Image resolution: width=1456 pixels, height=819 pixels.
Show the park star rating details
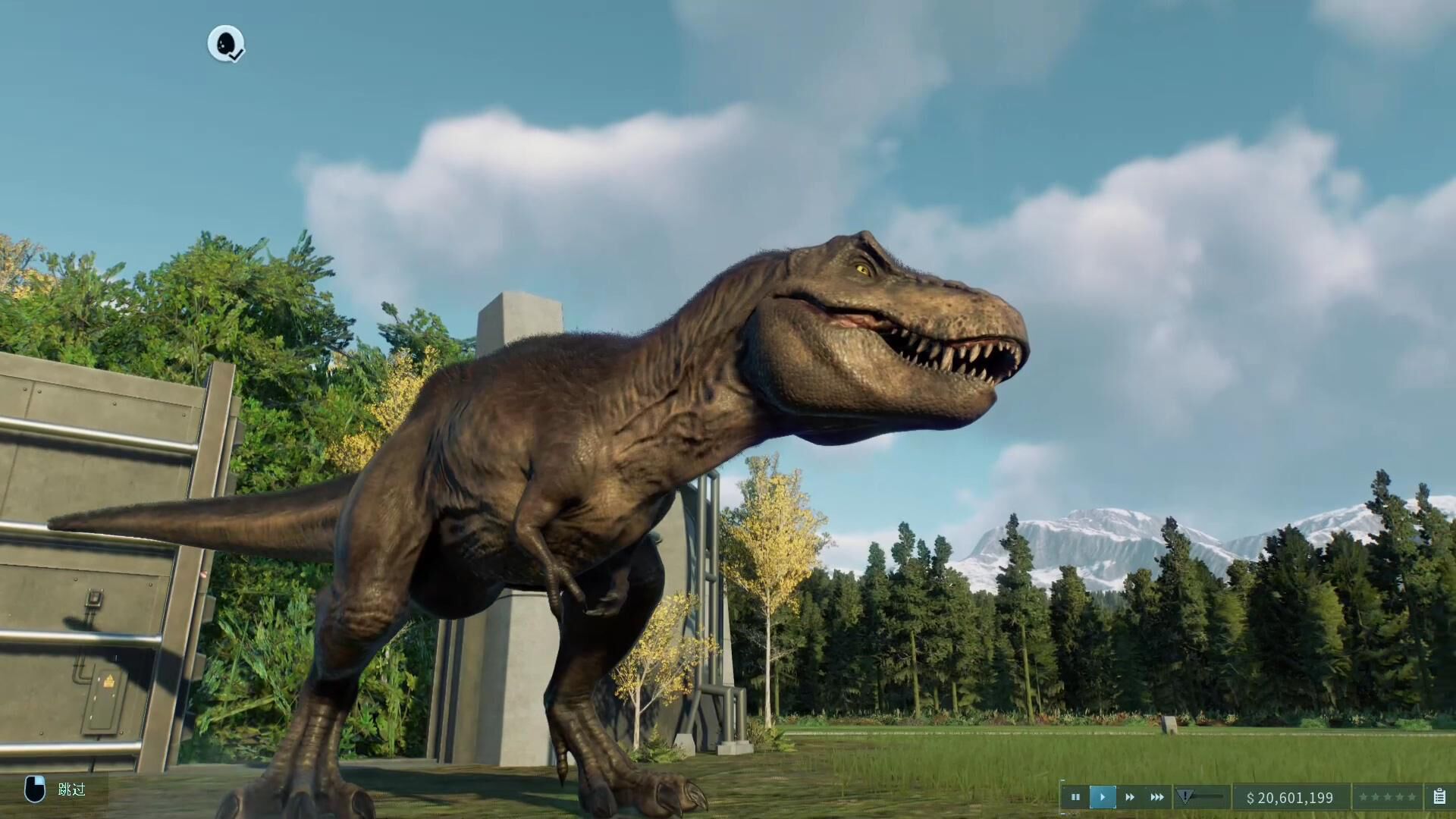[x=1387, y=797]
